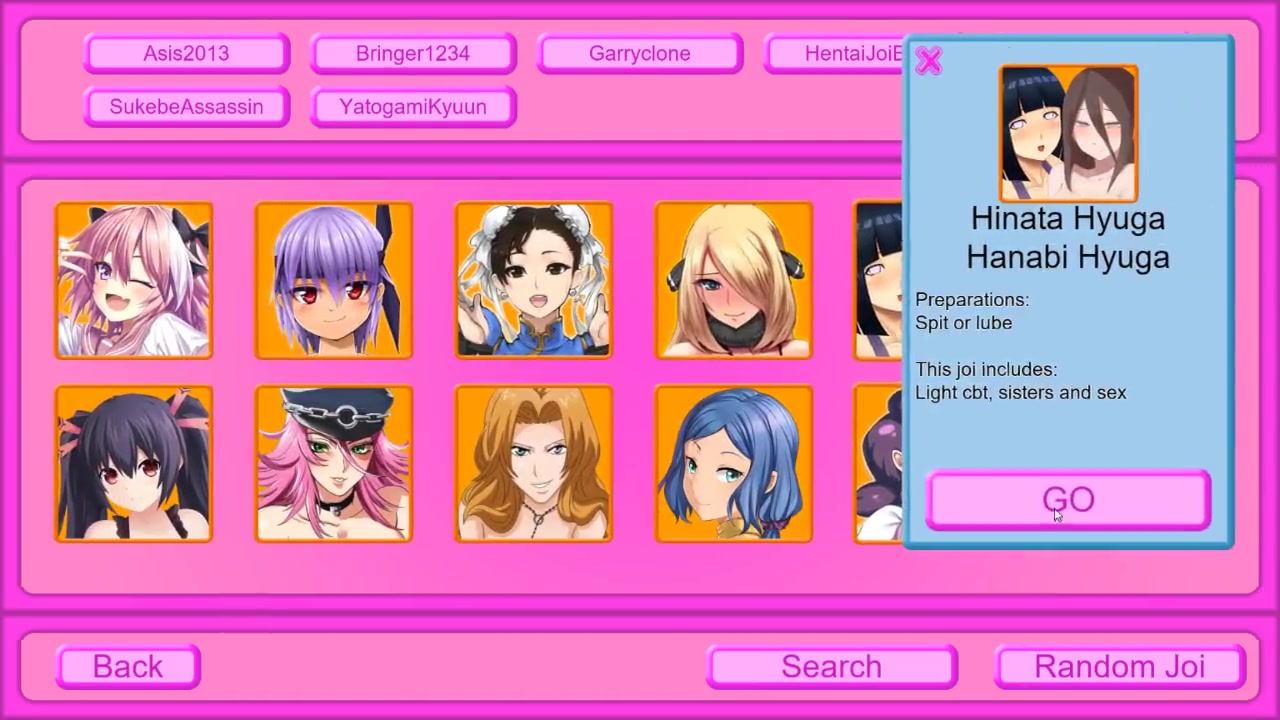Select the Asis2013 author filter
The image size is (1280, 720).
pos(187,54)
